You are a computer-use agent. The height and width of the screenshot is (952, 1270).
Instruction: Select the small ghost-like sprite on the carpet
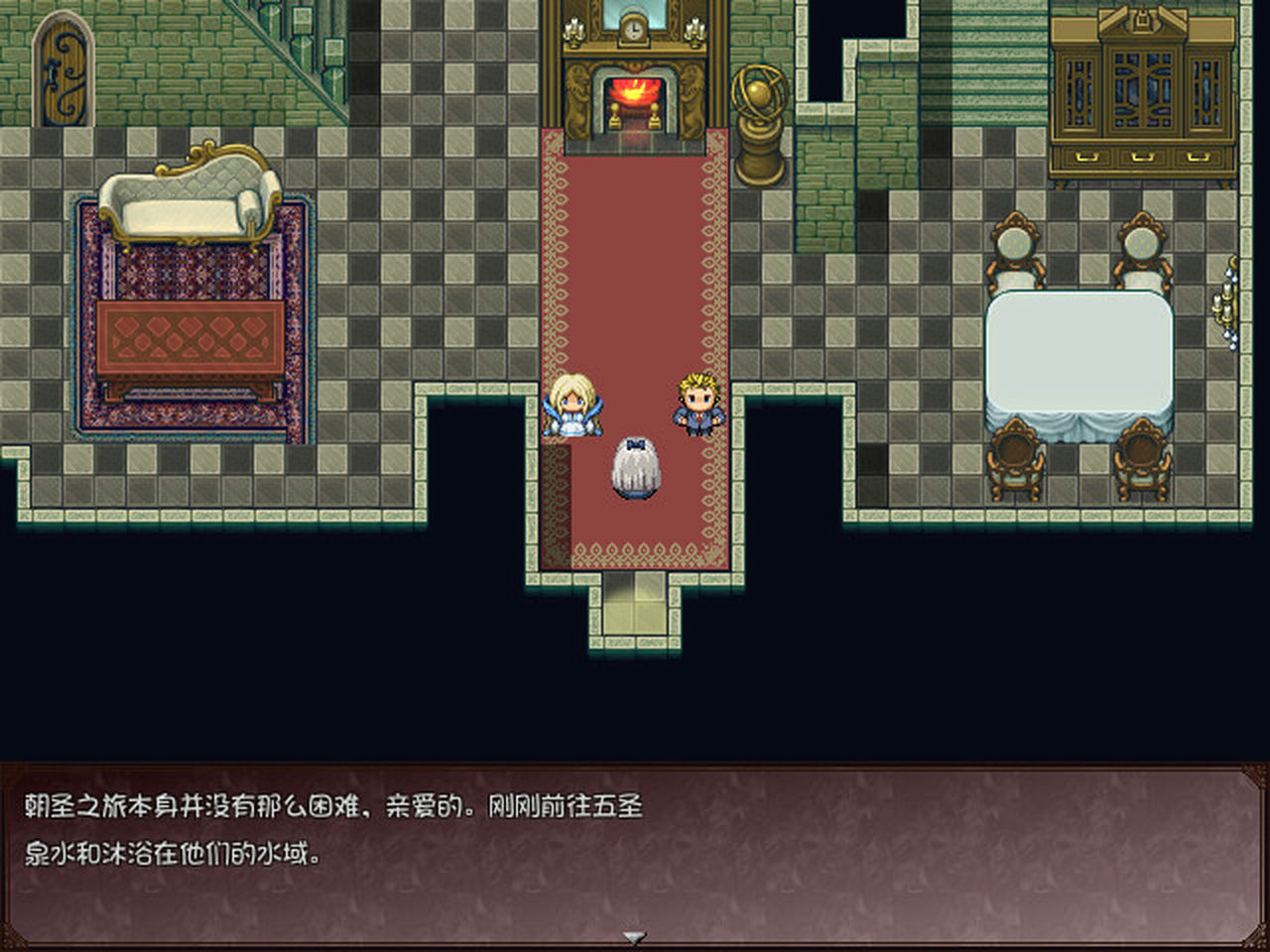pyautogui.click(x=635, y=466)
